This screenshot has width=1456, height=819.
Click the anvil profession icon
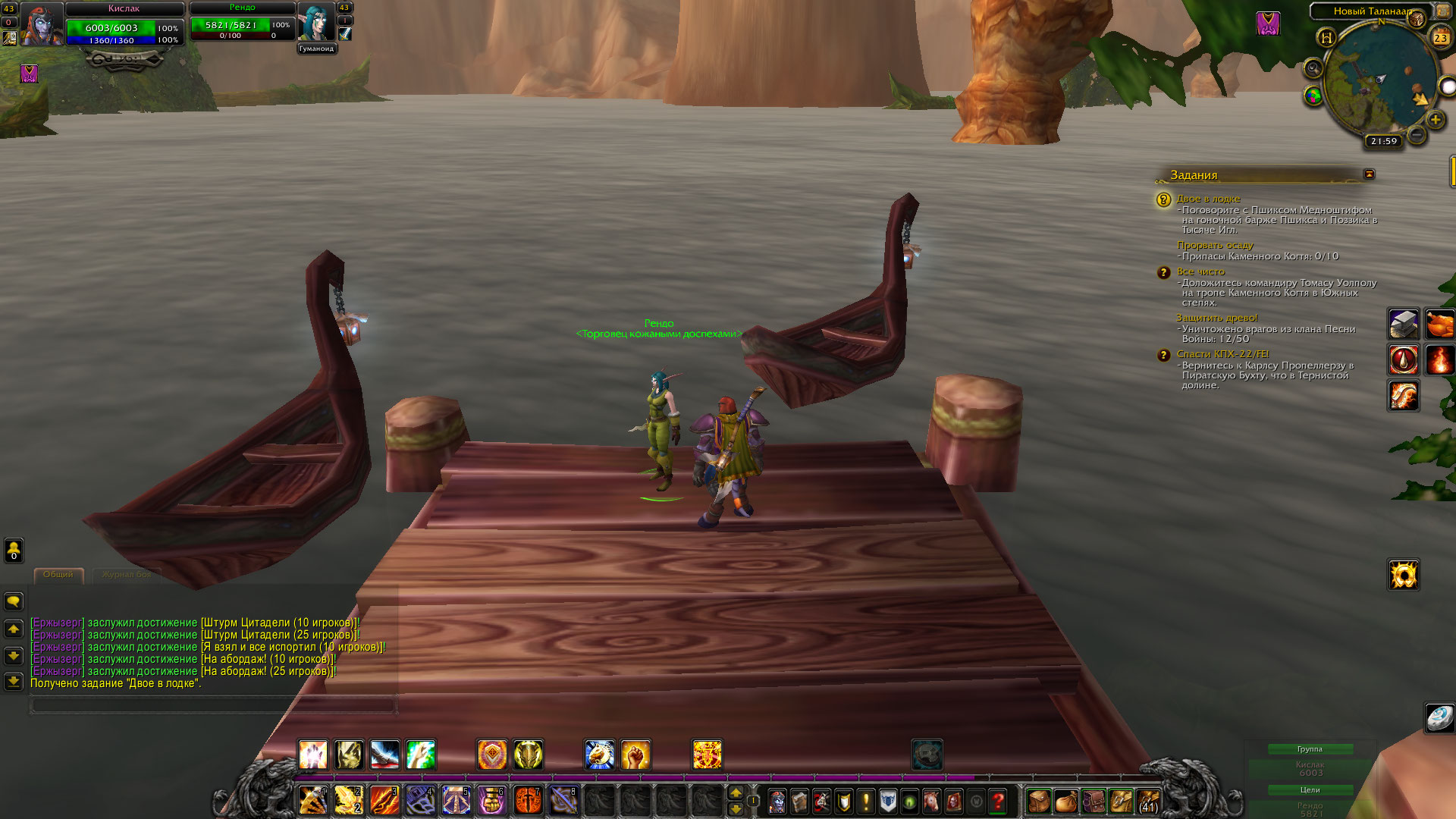click(1403, 324)
